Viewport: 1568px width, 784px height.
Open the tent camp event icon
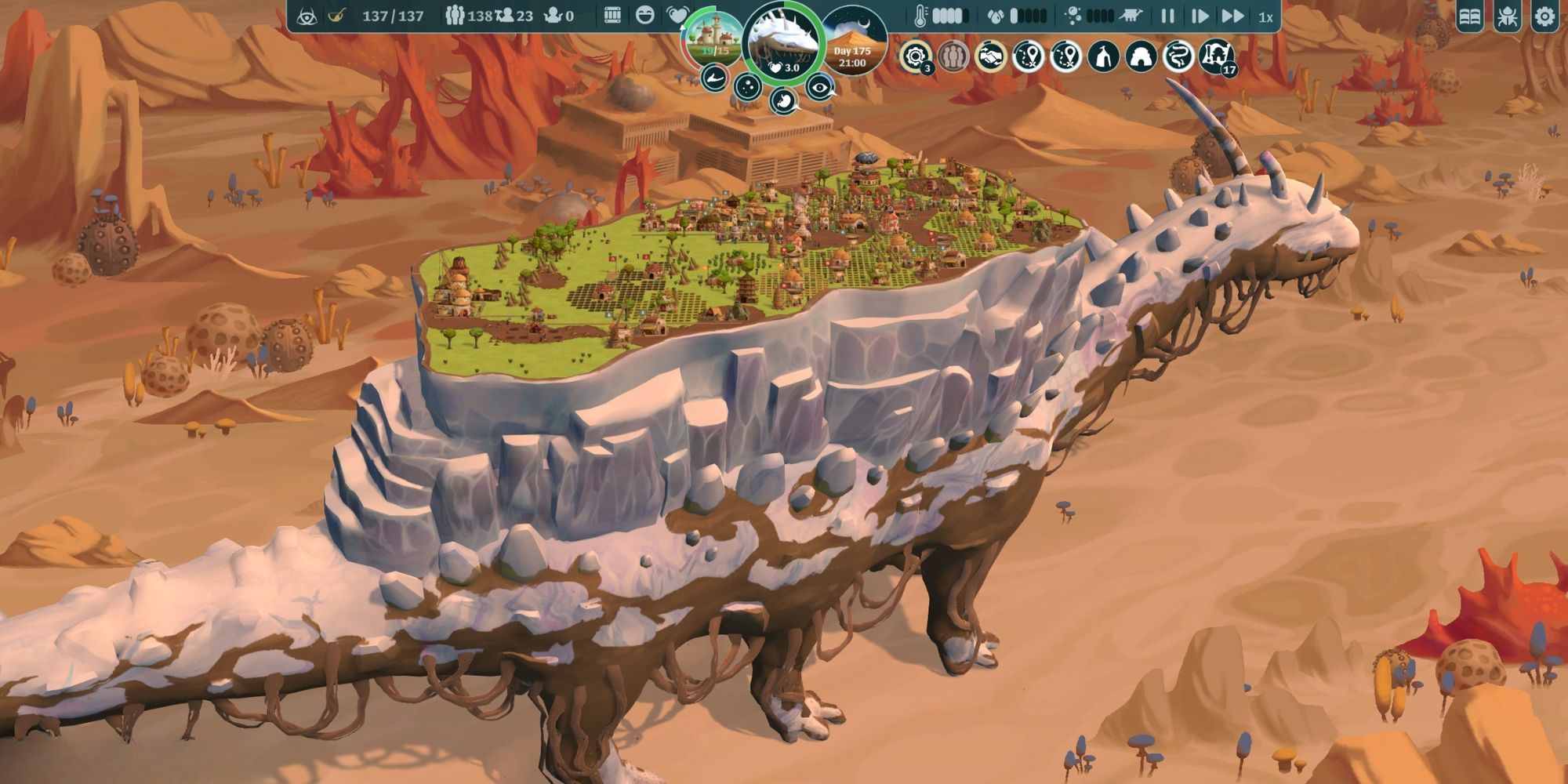click(x=1103, y=56)
